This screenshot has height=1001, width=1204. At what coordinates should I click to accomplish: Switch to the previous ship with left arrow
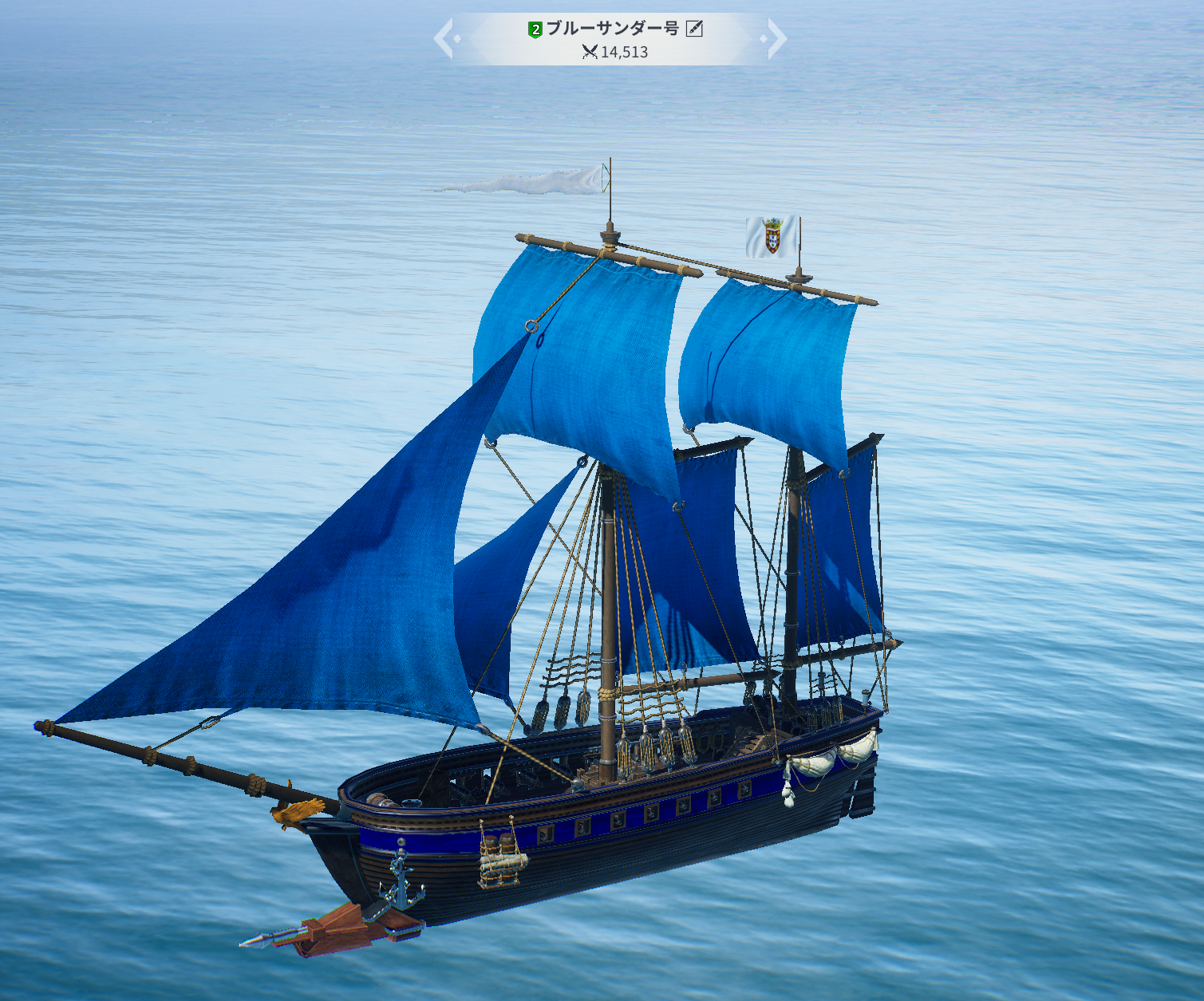[444, 39]
